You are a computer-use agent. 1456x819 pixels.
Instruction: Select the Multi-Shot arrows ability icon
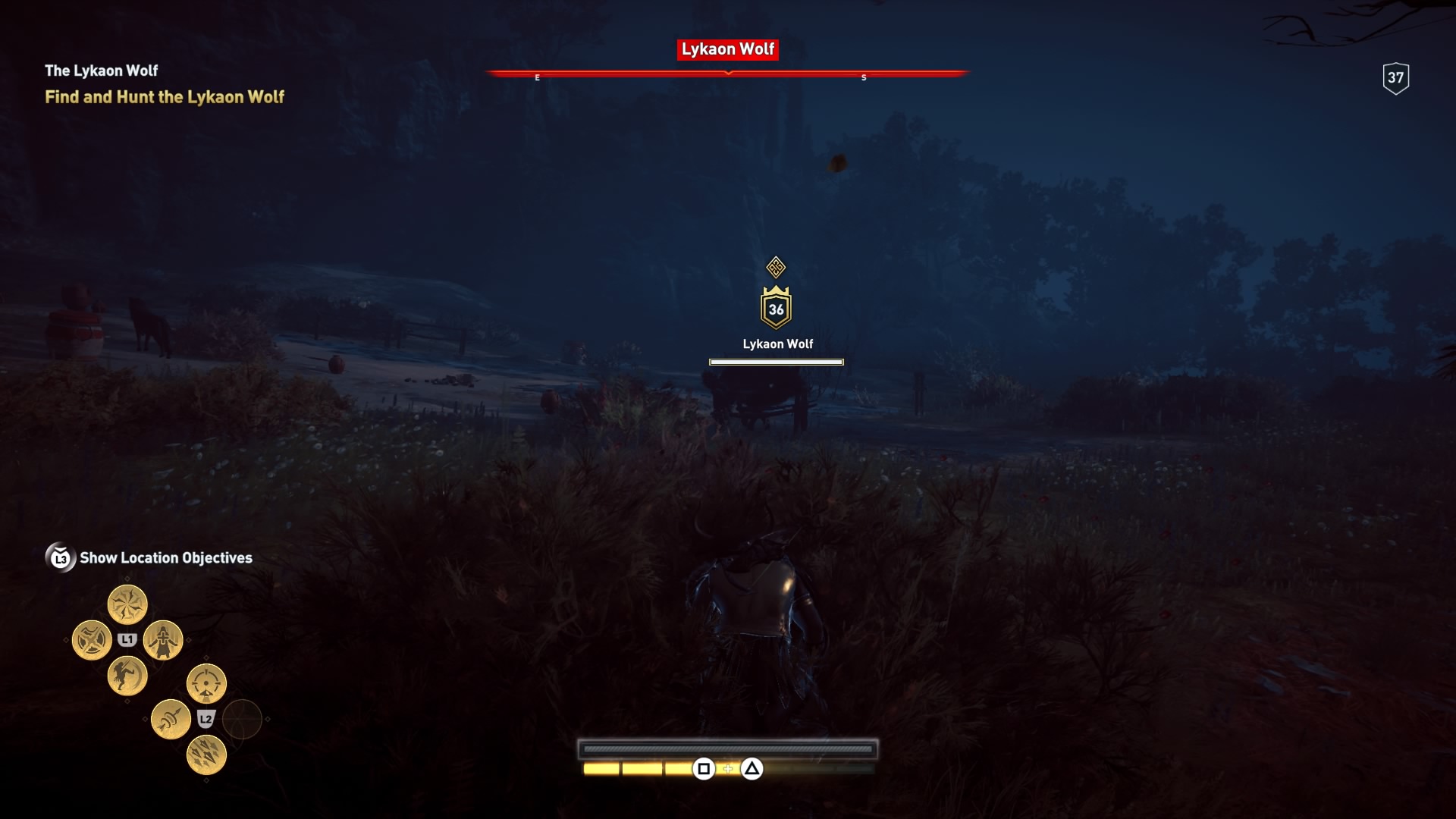[x=206, y=756]
